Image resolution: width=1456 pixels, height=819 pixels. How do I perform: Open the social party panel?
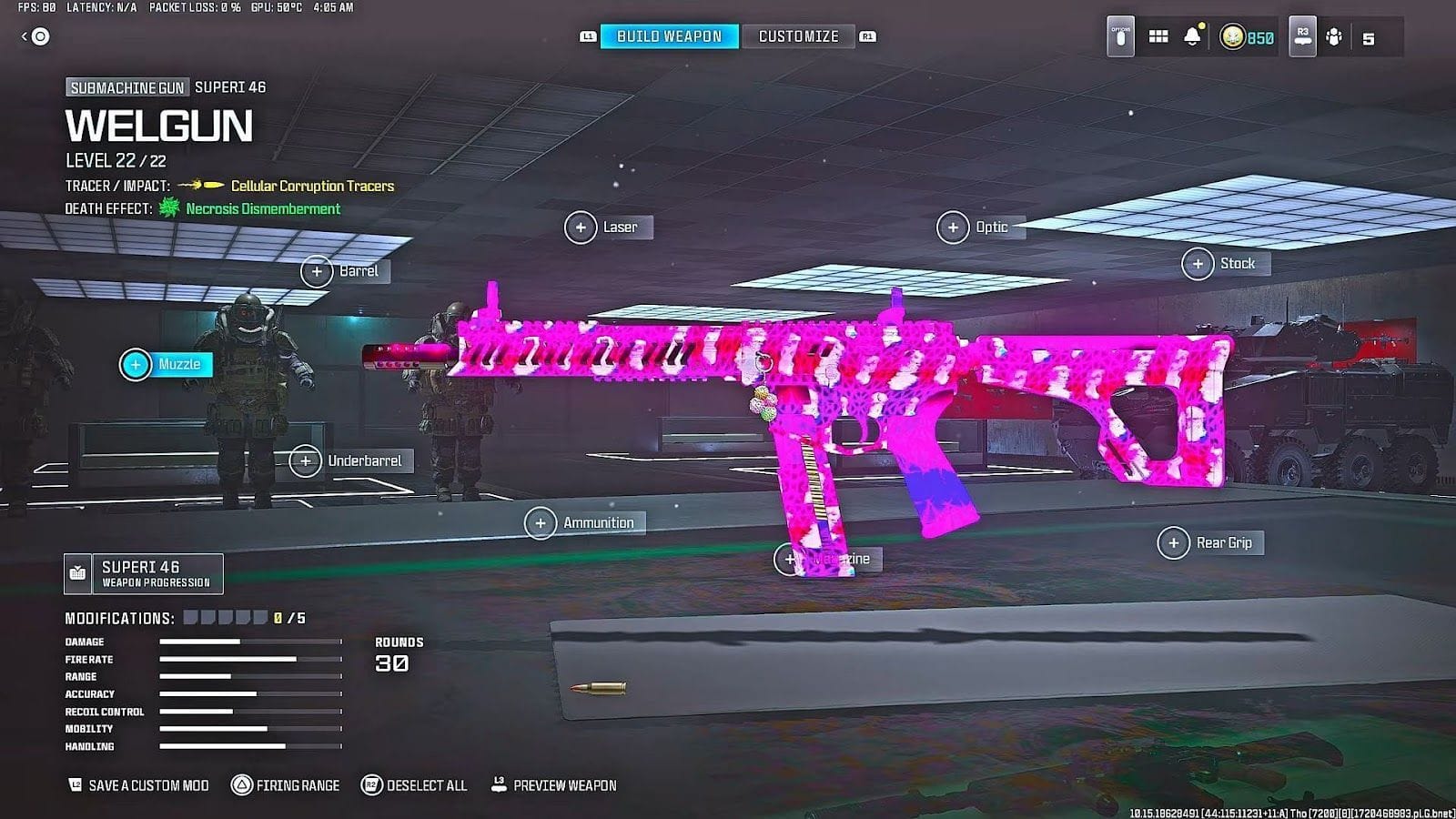point(1333,38)
